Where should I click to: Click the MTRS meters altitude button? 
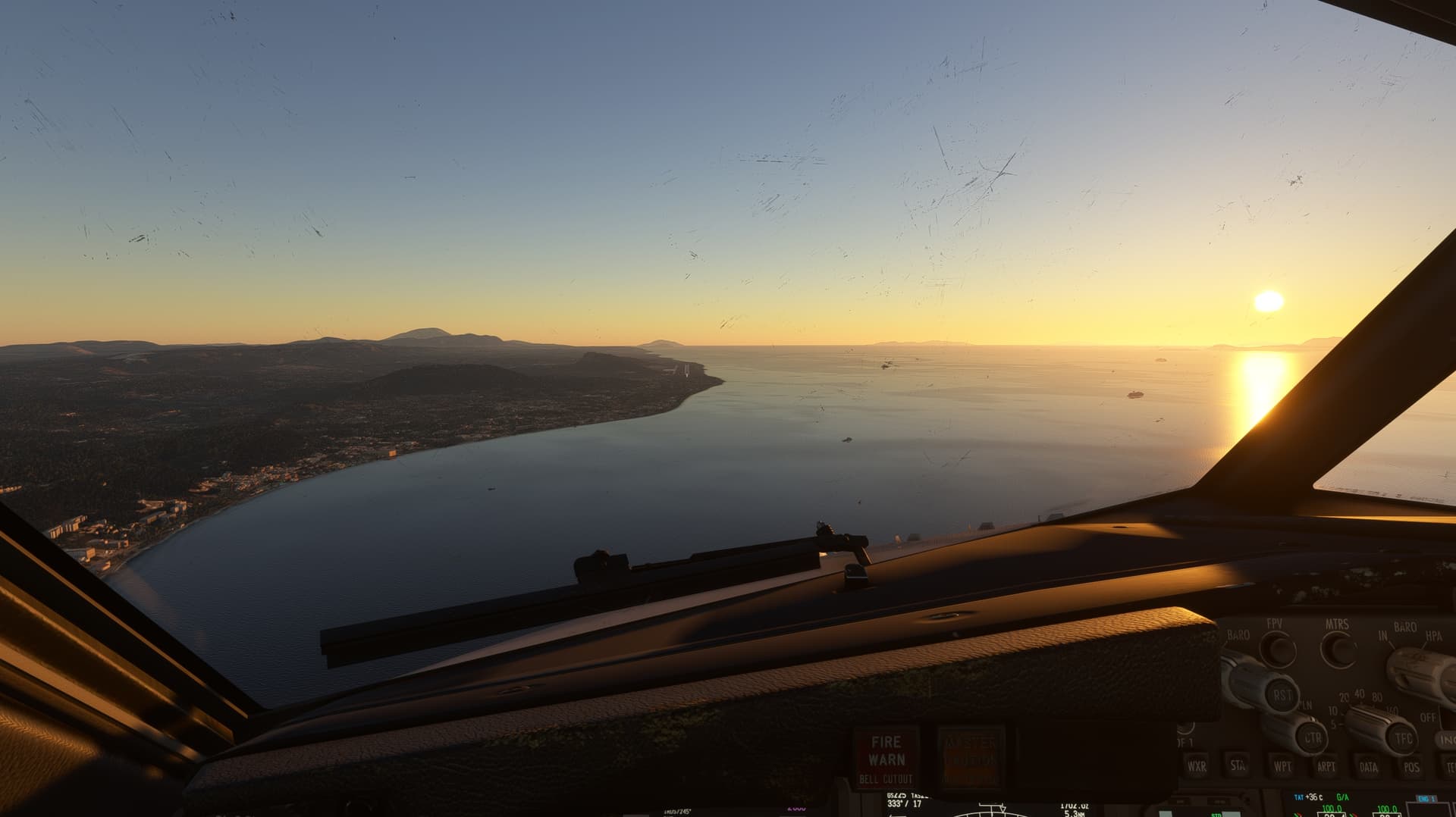click(x=1338, y=650)
